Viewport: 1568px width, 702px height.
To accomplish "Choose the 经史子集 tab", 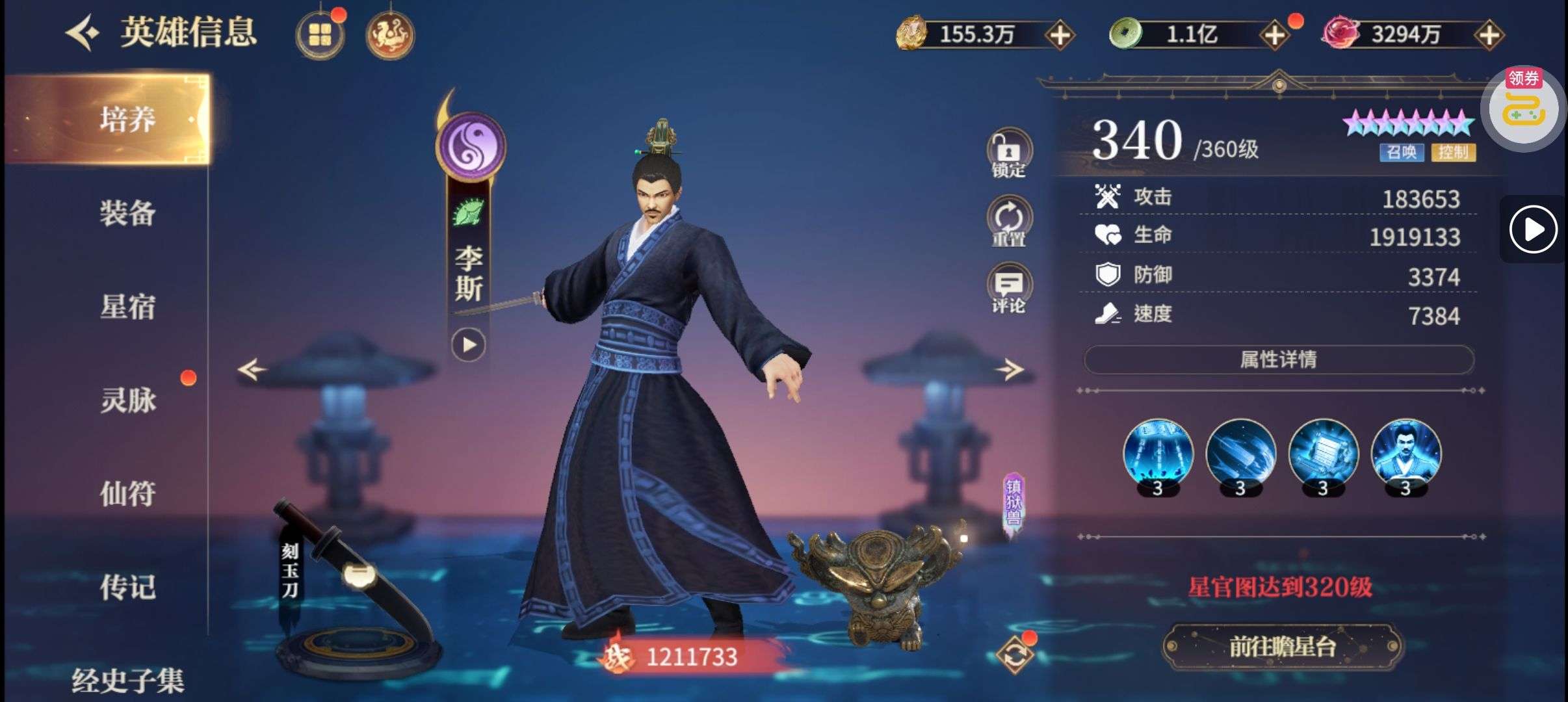I will coord(127,680).
